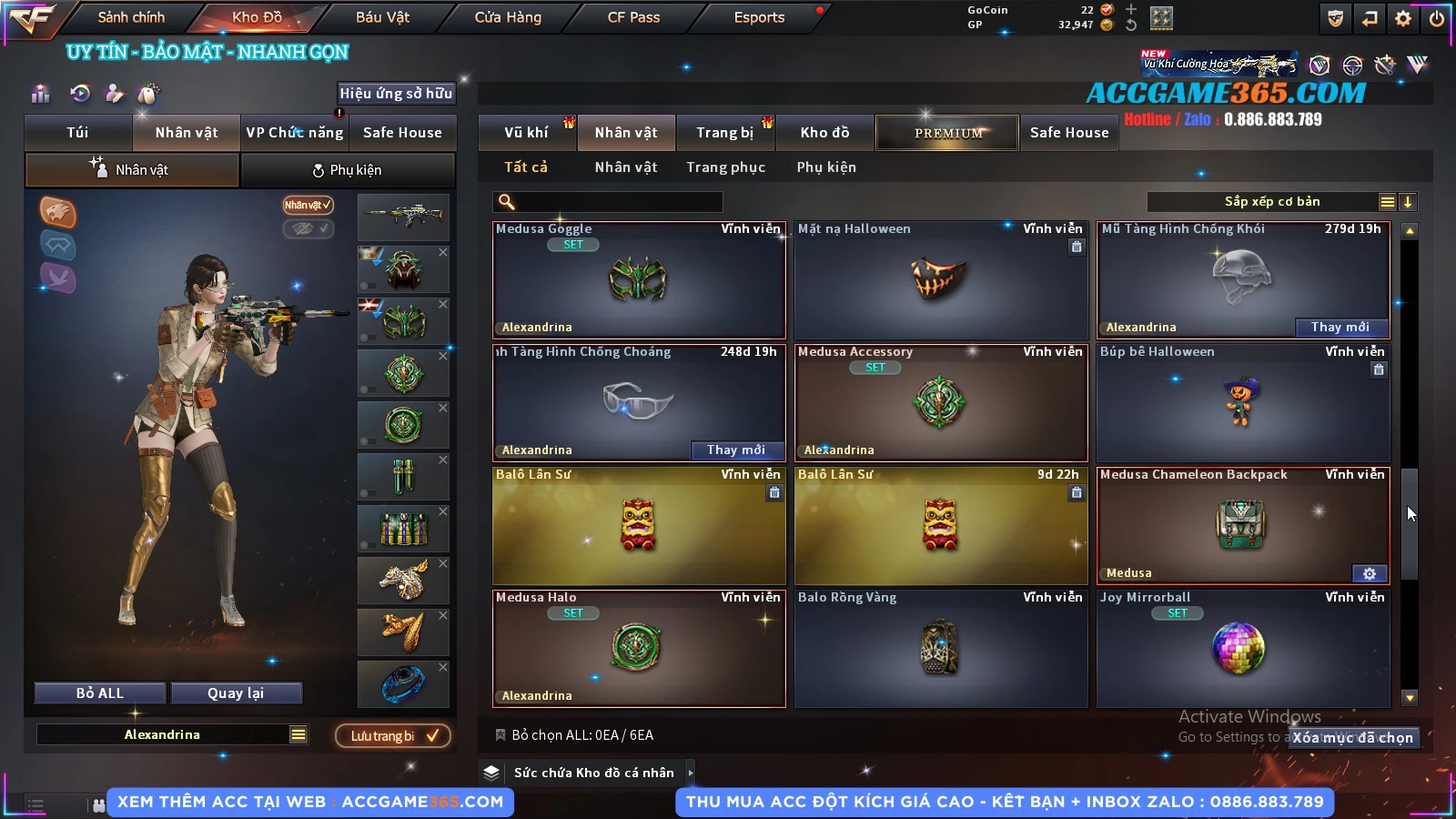Open the Sắp xếp cơ bản sort dropdown
1456x819 pixels.
(1271, 202)
